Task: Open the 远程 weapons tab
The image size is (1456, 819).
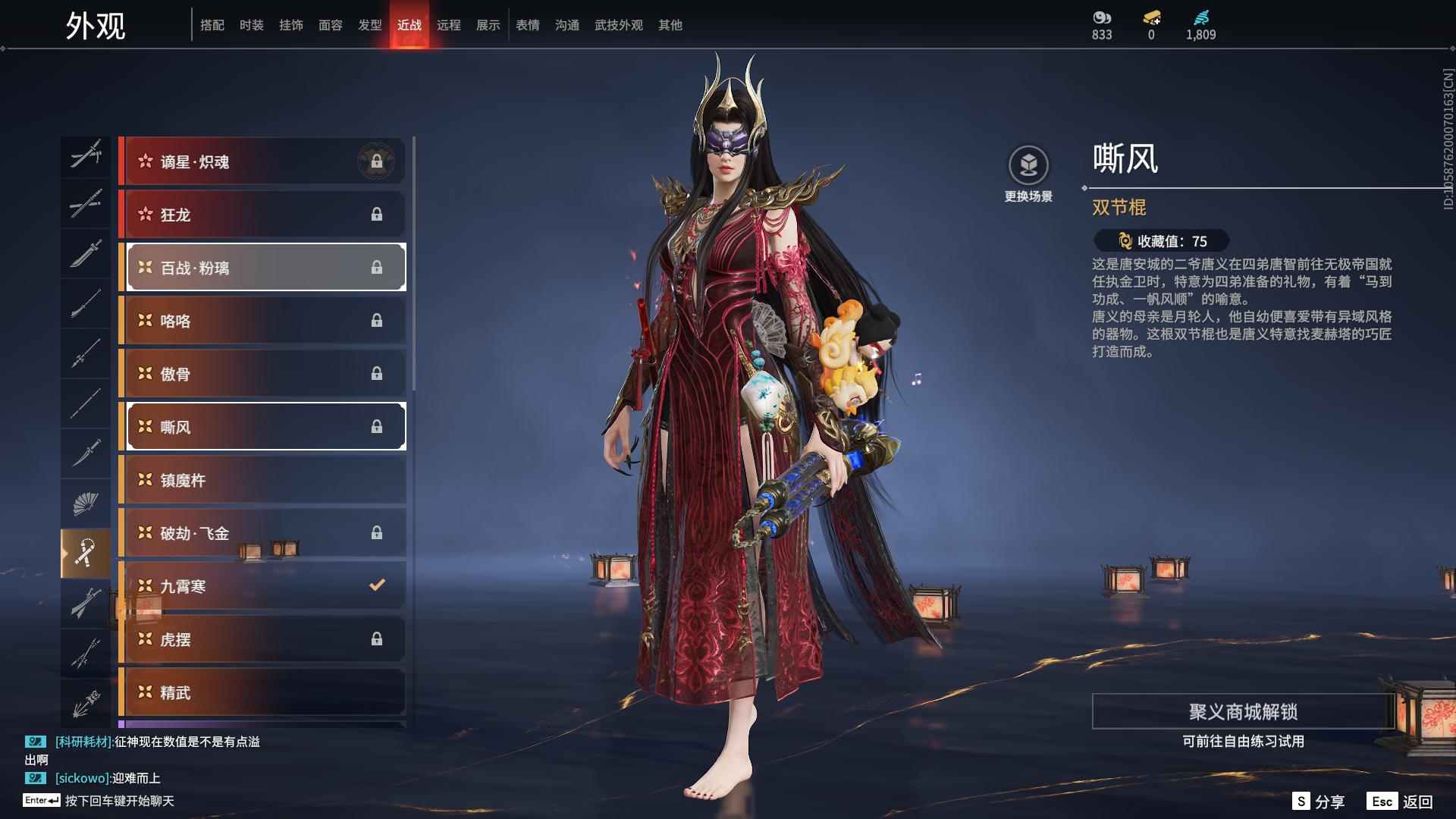Action: [x=450, y=24]
